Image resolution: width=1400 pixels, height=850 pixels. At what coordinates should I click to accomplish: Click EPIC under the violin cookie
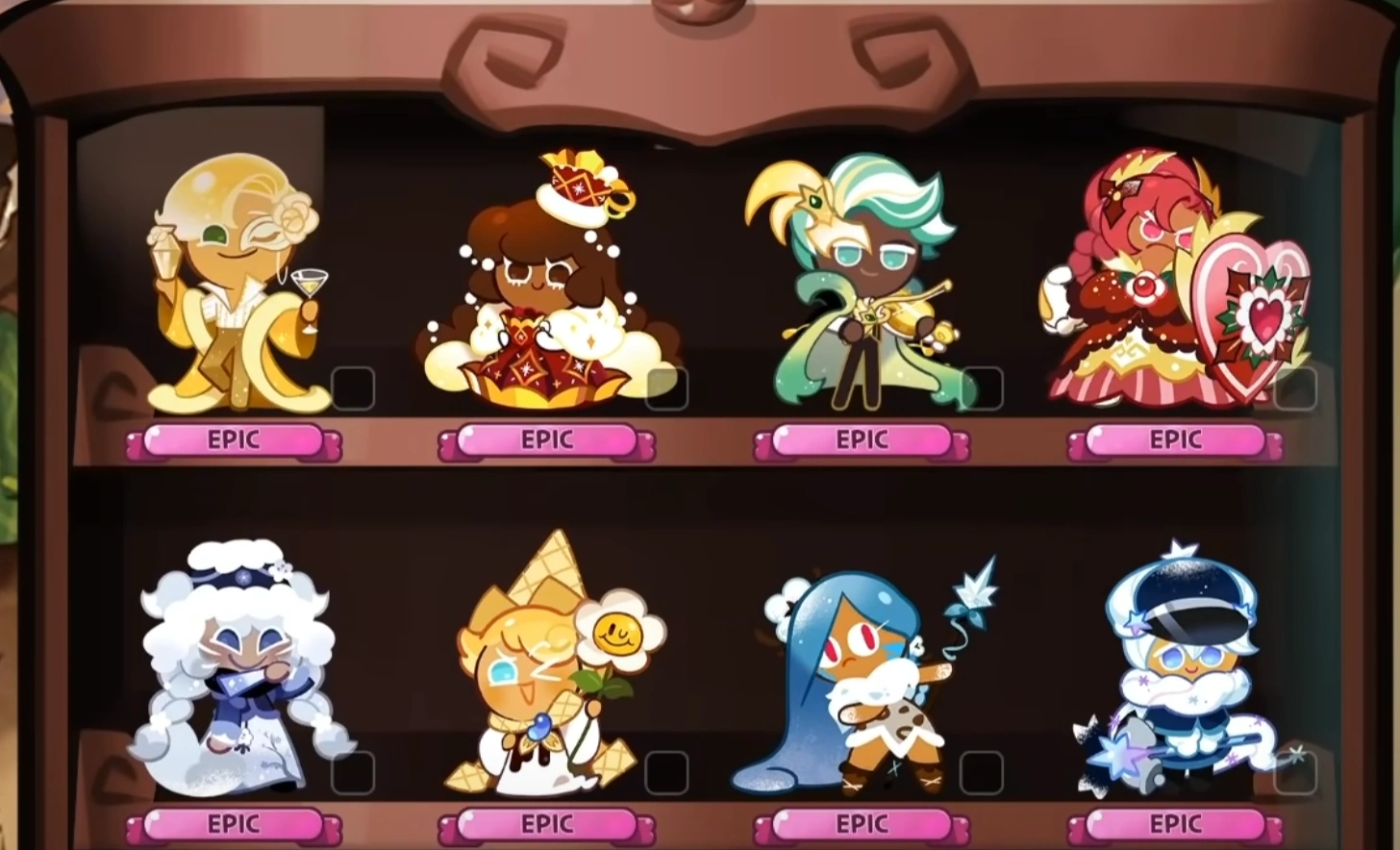(862, 439)
